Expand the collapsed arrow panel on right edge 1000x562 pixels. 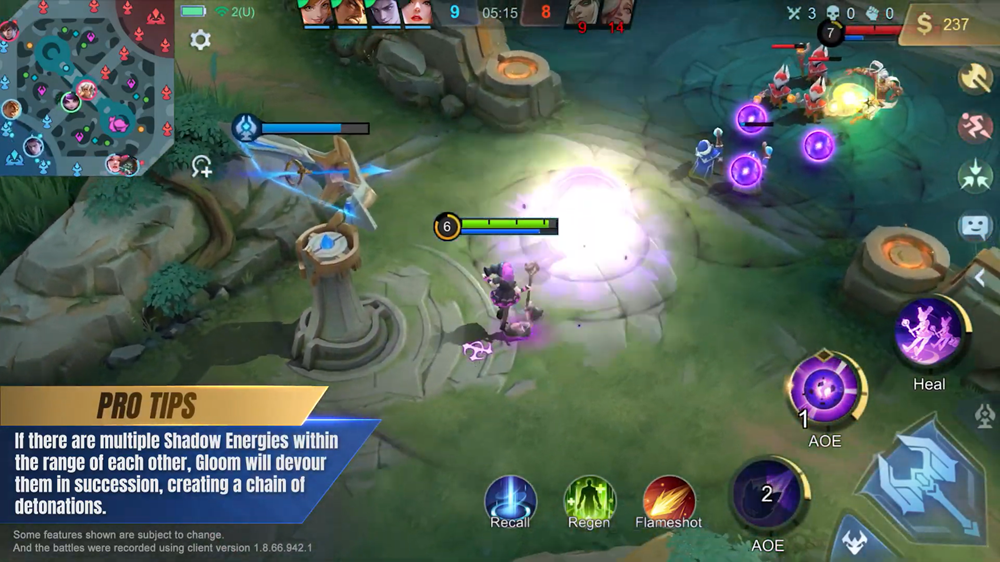point(982,278)
